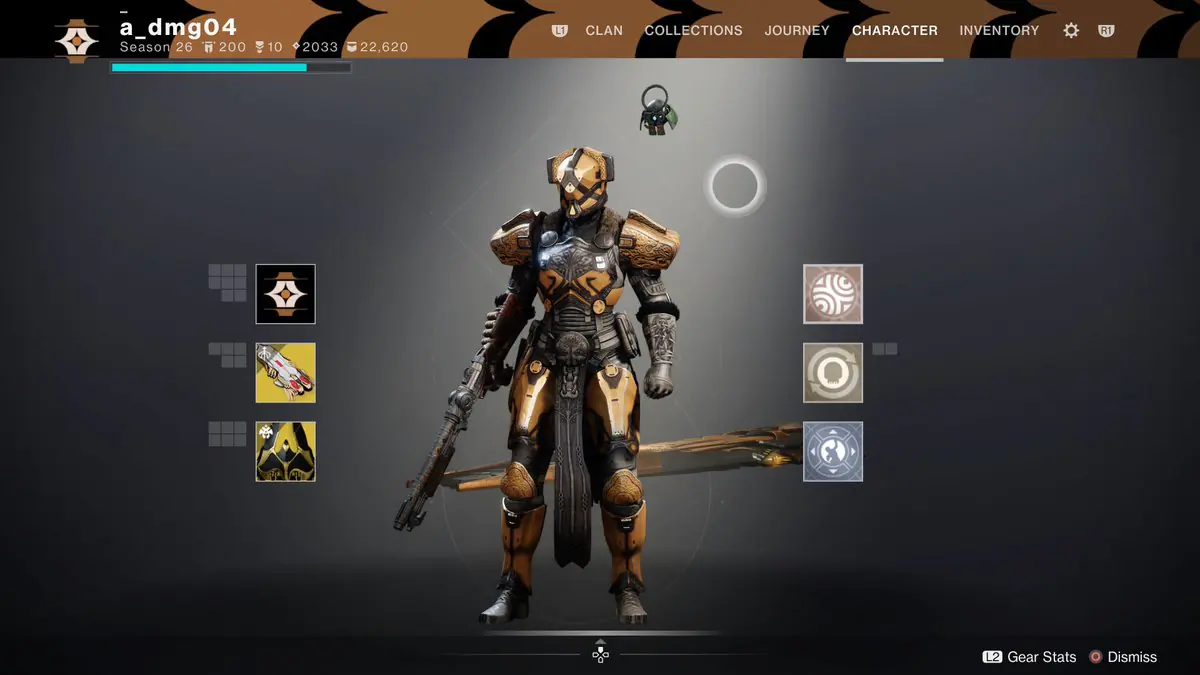Select the Ghost shell above the character
This screenshot has width=1200, height=675.
tap(657, 110)
